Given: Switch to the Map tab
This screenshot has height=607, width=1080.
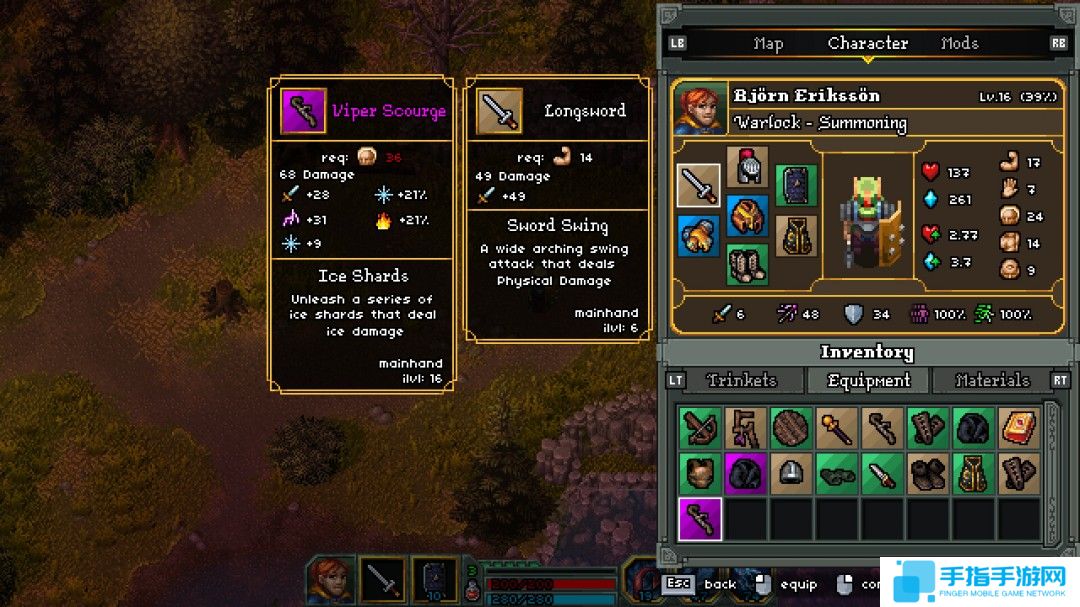Looking at the screenshot, I should click(x=768, y=44).
